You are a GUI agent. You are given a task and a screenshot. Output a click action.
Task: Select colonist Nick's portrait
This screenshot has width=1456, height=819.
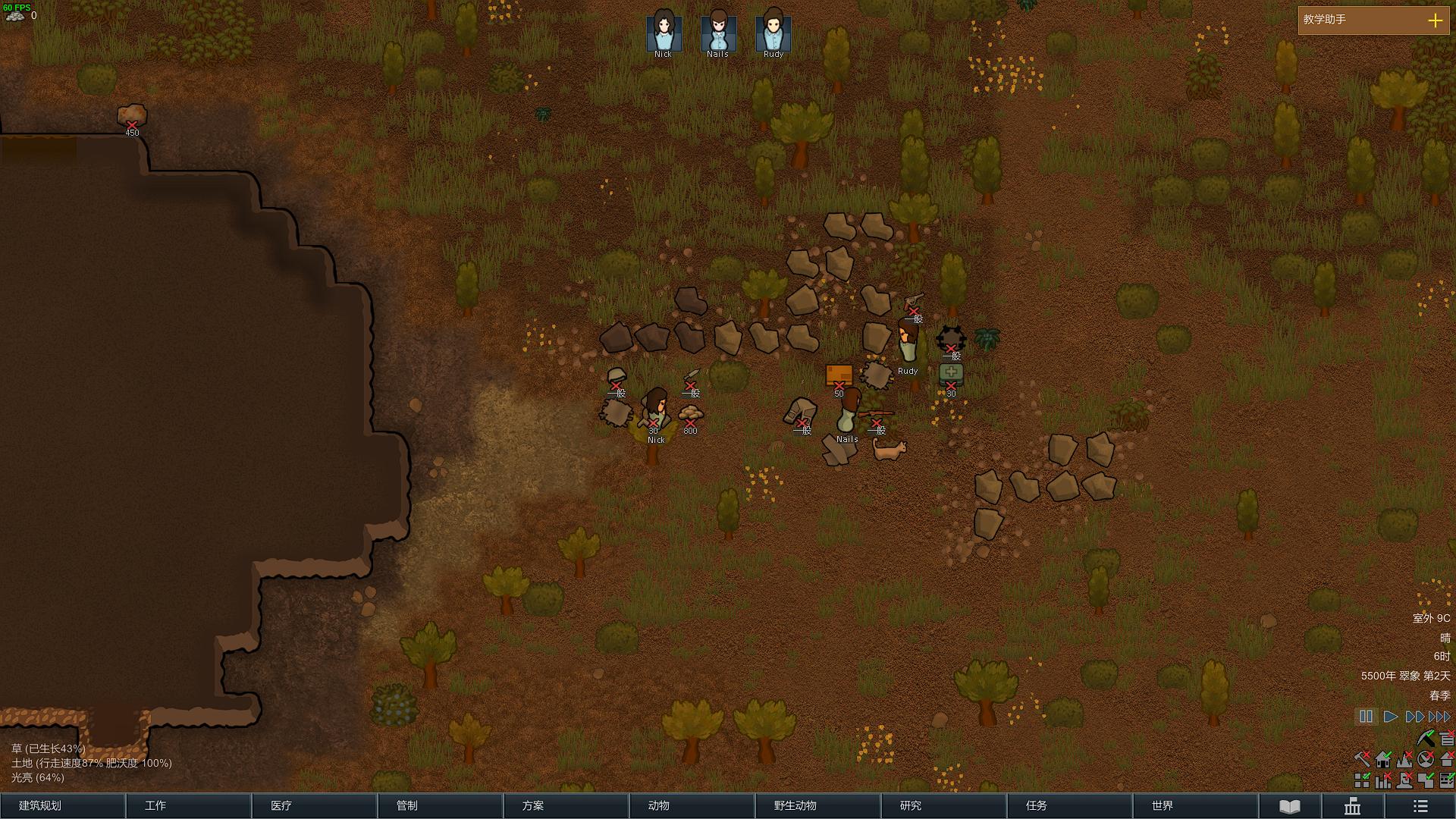pyautogui.click(x=664, y=32)
